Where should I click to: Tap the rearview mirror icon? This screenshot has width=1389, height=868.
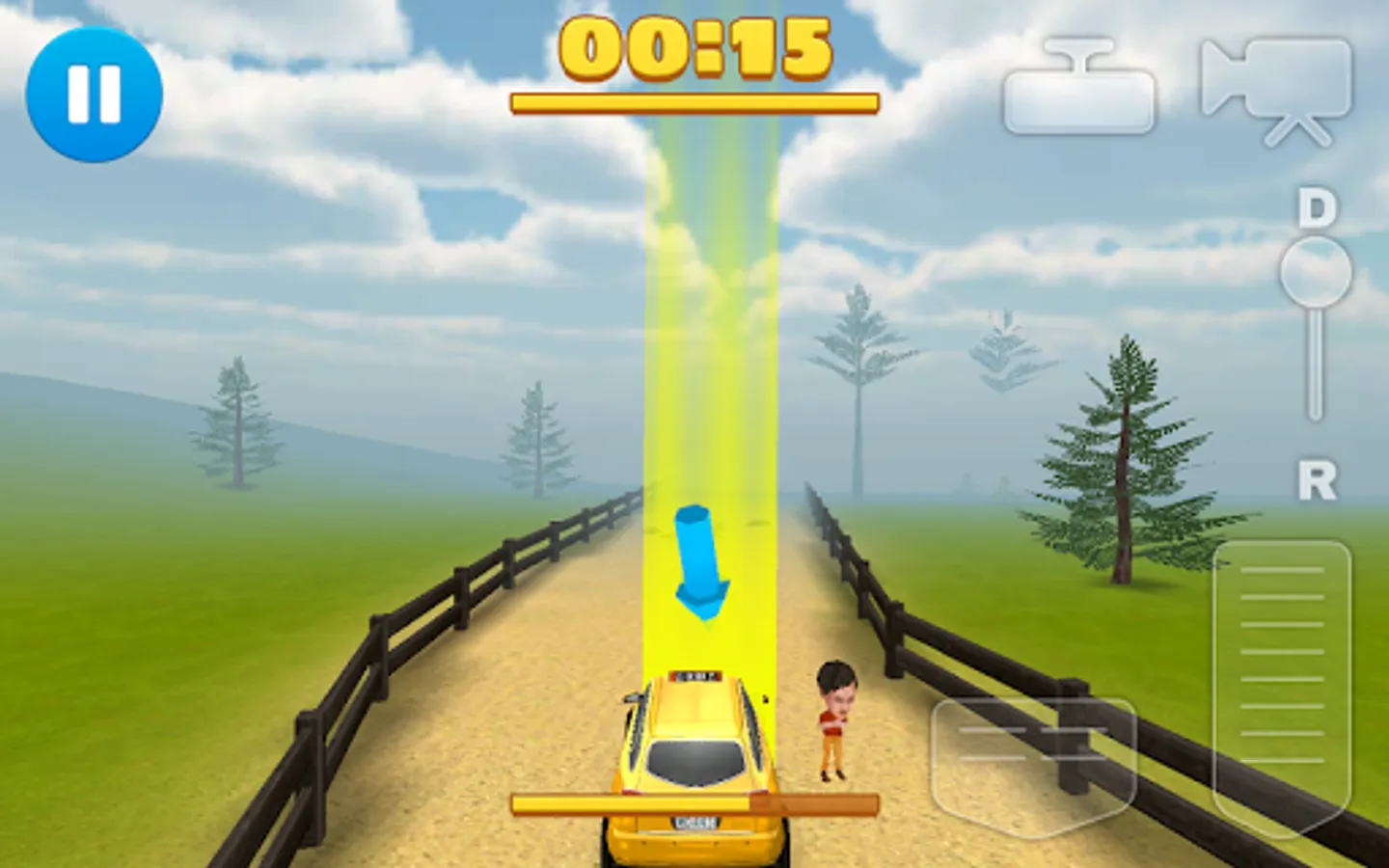click(x=1079, y=92)
